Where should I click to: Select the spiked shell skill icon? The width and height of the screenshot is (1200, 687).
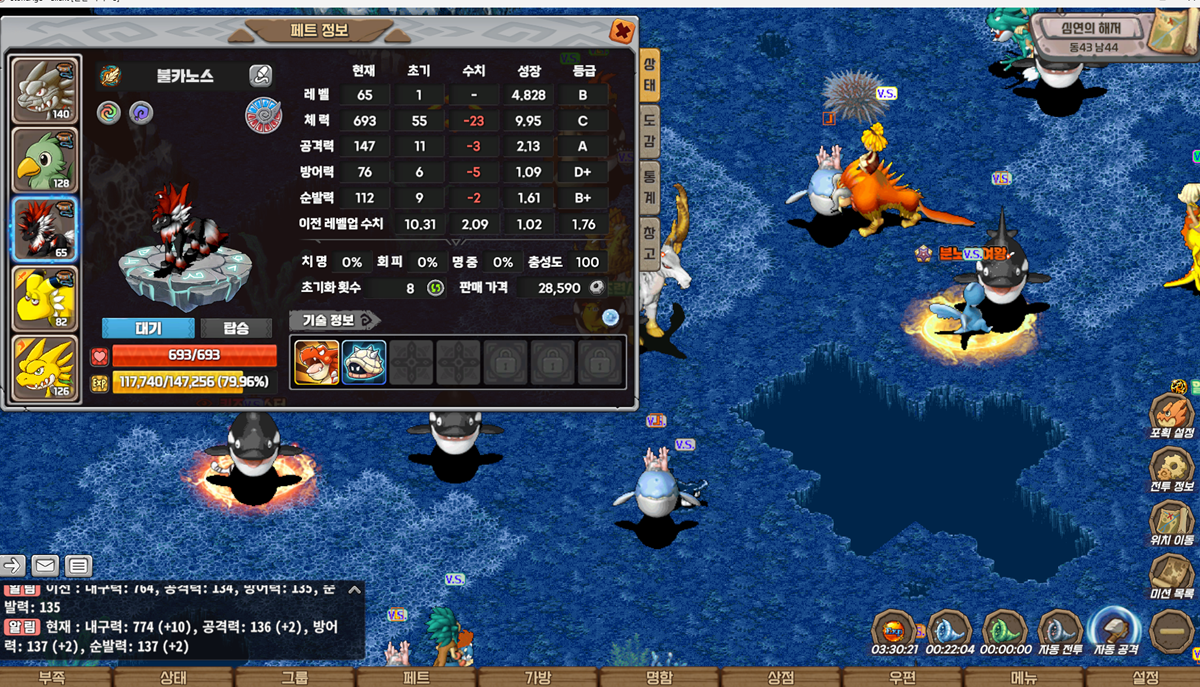(x=364, y=363)
